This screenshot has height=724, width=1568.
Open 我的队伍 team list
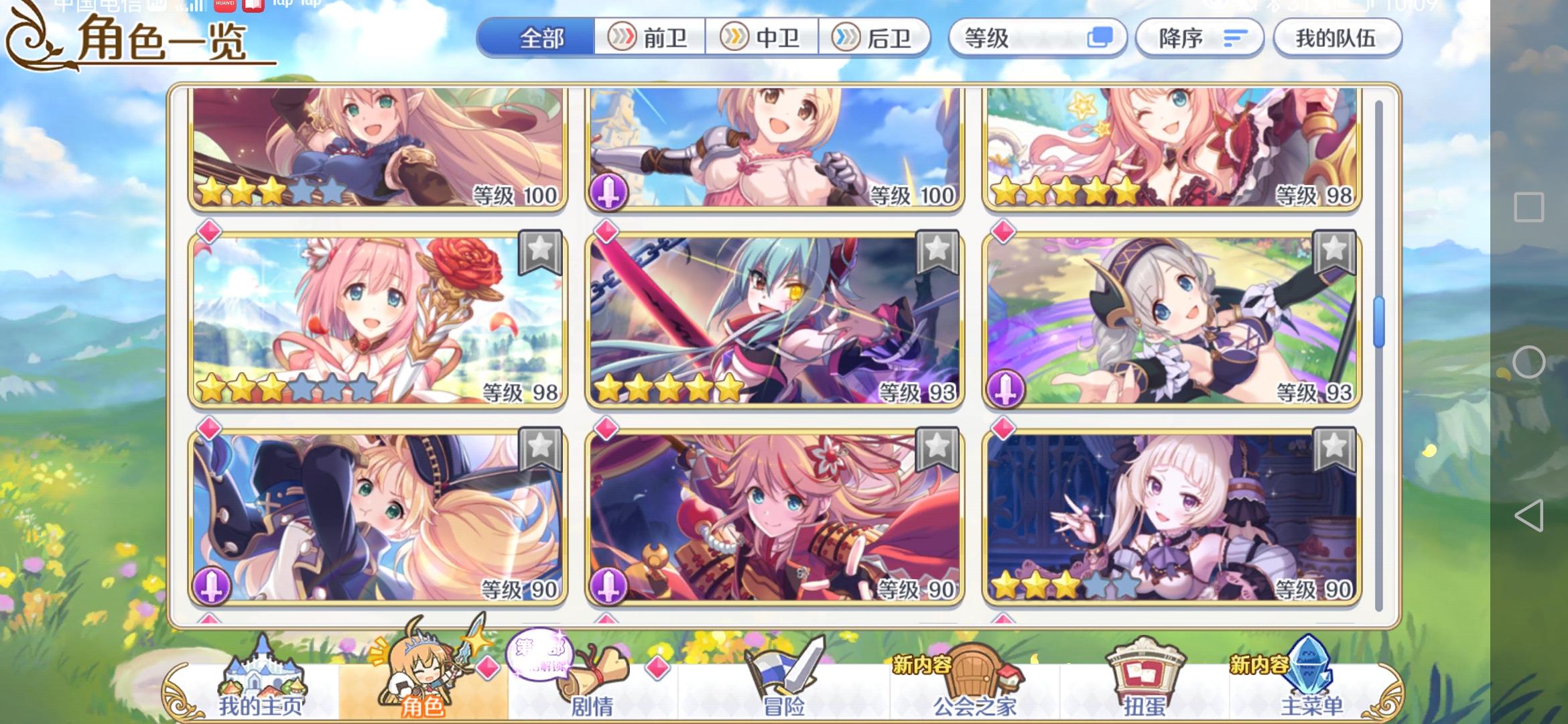coord(1337,38)
